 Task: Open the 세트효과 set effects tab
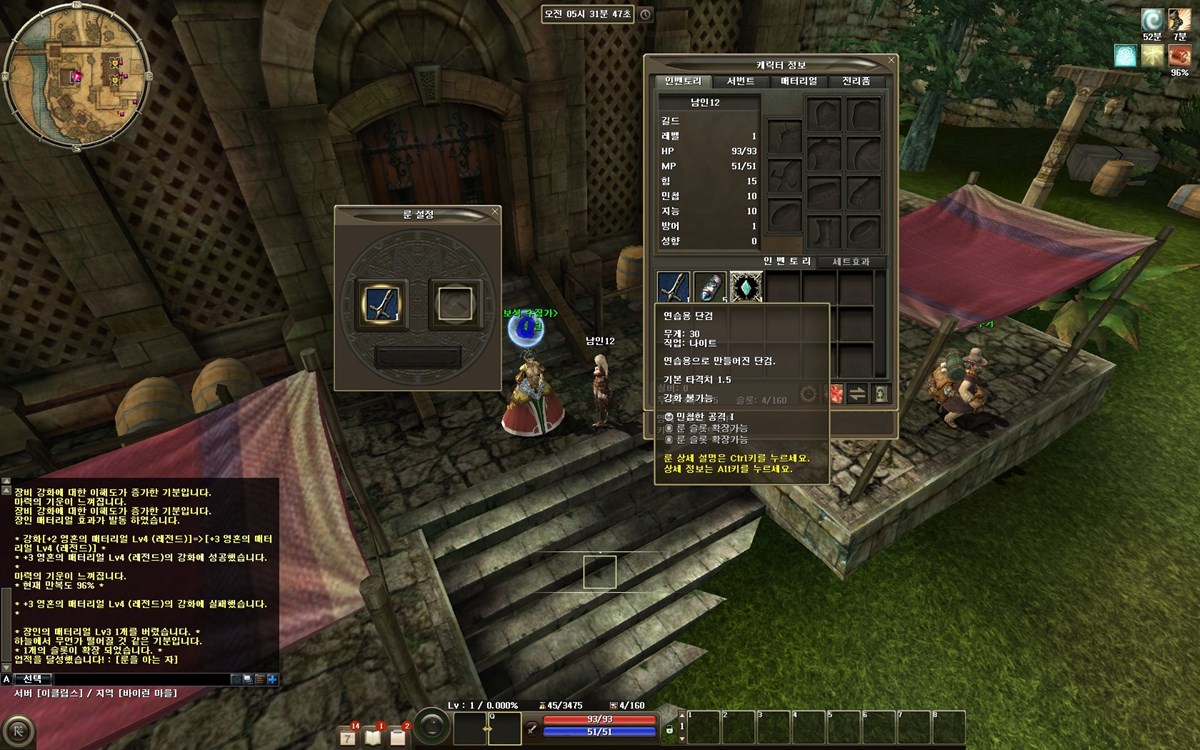point(851,262)
